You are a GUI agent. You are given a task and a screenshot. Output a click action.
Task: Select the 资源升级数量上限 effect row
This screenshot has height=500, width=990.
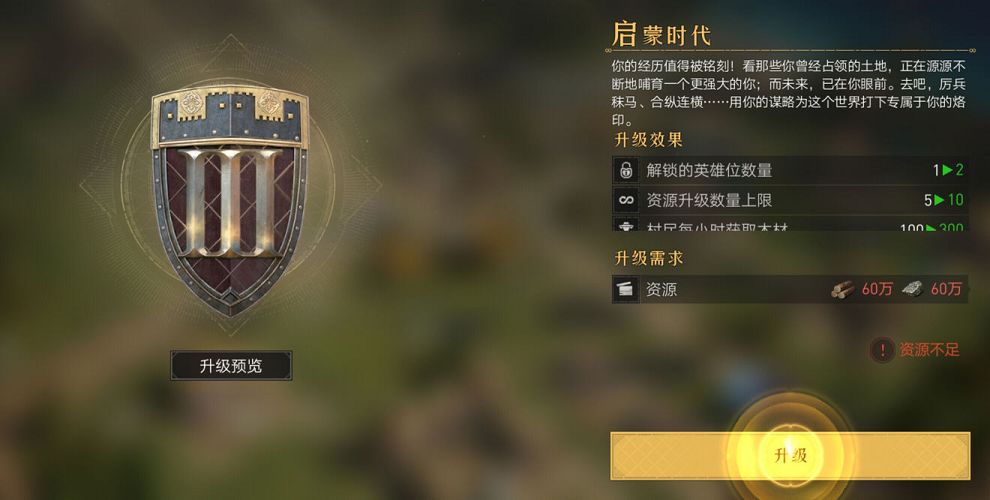(x=790, y=200)
